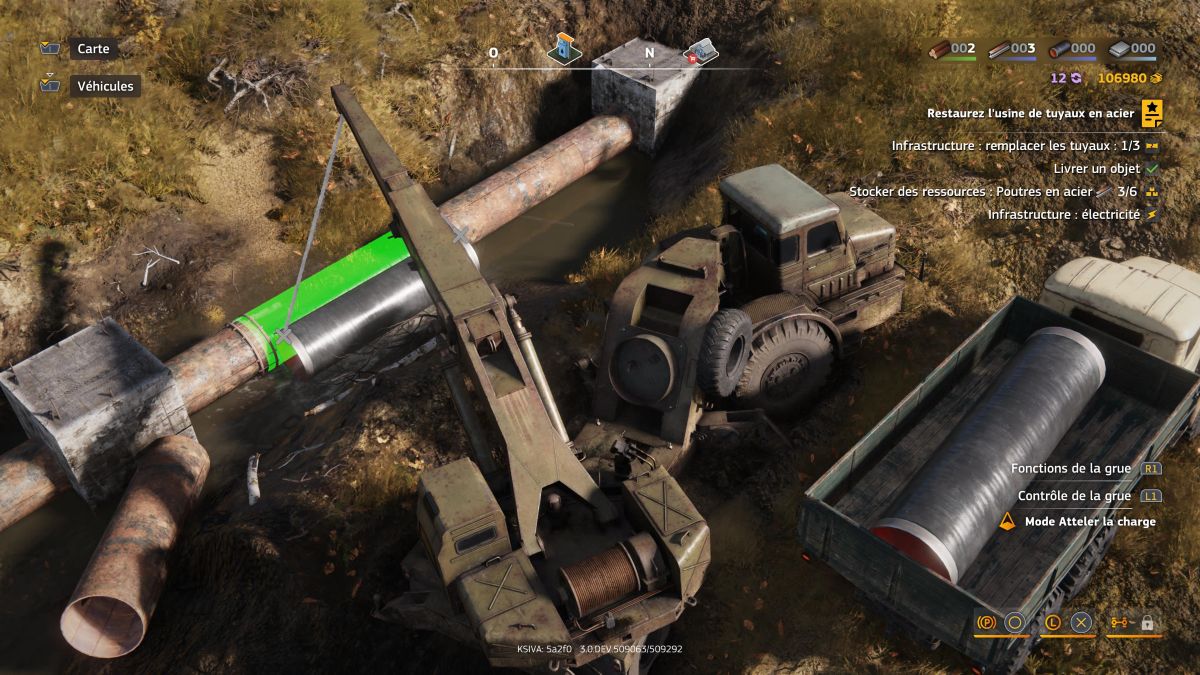Image resolution: width=1200 pixels, height=675 pixels.
Task: Open the Carte map button
Action: (x=92, y=49)
